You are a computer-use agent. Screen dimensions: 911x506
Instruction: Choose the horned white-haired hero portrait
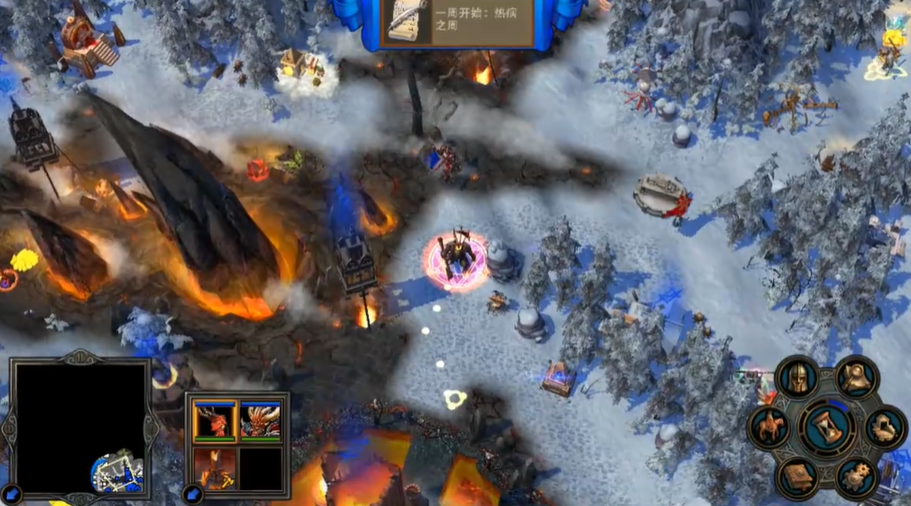[x=260, y=420]
